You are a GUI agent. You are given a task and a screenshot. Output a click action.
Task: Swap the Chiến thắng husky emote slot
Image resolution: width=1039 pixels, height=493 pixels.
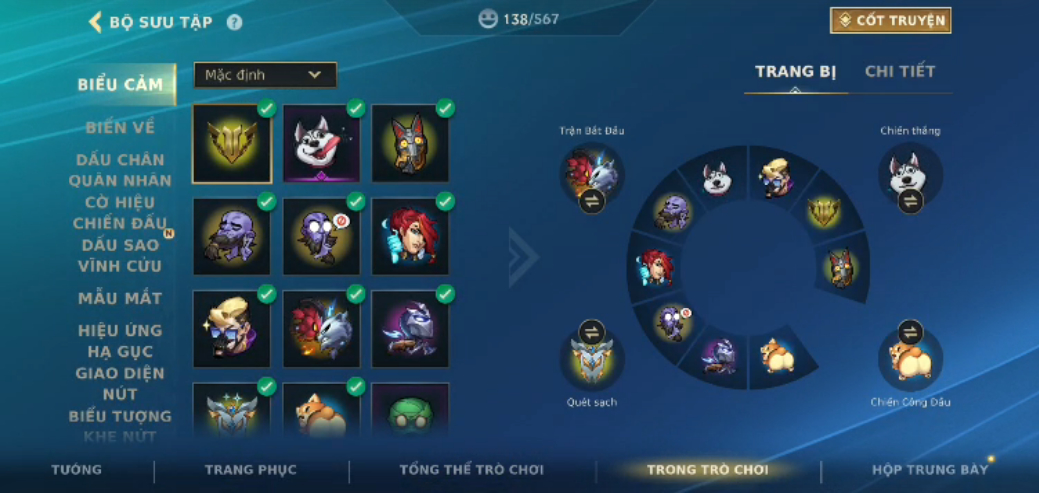910,201
